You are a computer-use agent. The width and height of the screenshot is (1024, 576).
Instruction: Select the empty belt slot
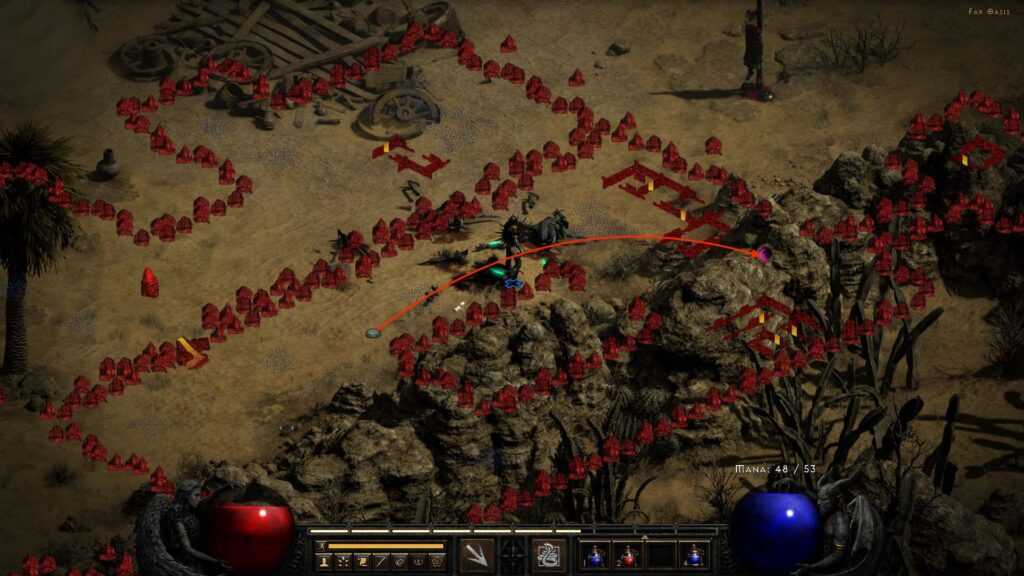(x=659, y=555)
